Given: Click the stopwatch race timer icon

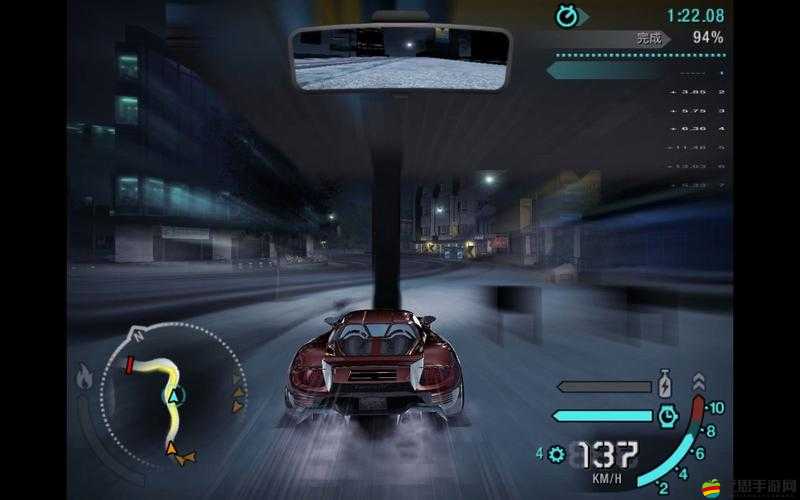Looking at the screenshot, I should coord(570,15).
